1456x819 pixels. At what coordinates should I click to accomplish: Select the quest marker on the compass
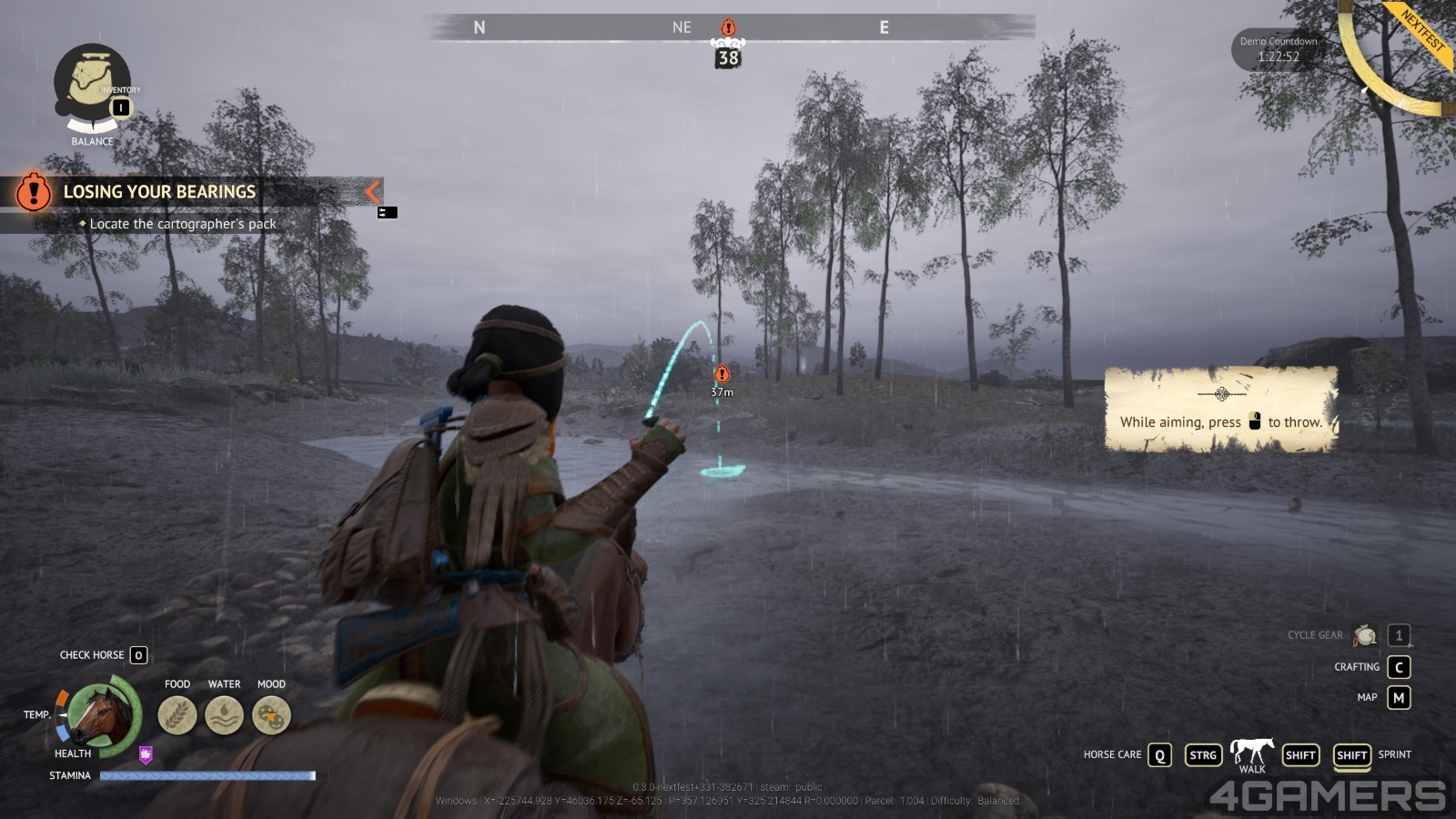tap(728, 28)
